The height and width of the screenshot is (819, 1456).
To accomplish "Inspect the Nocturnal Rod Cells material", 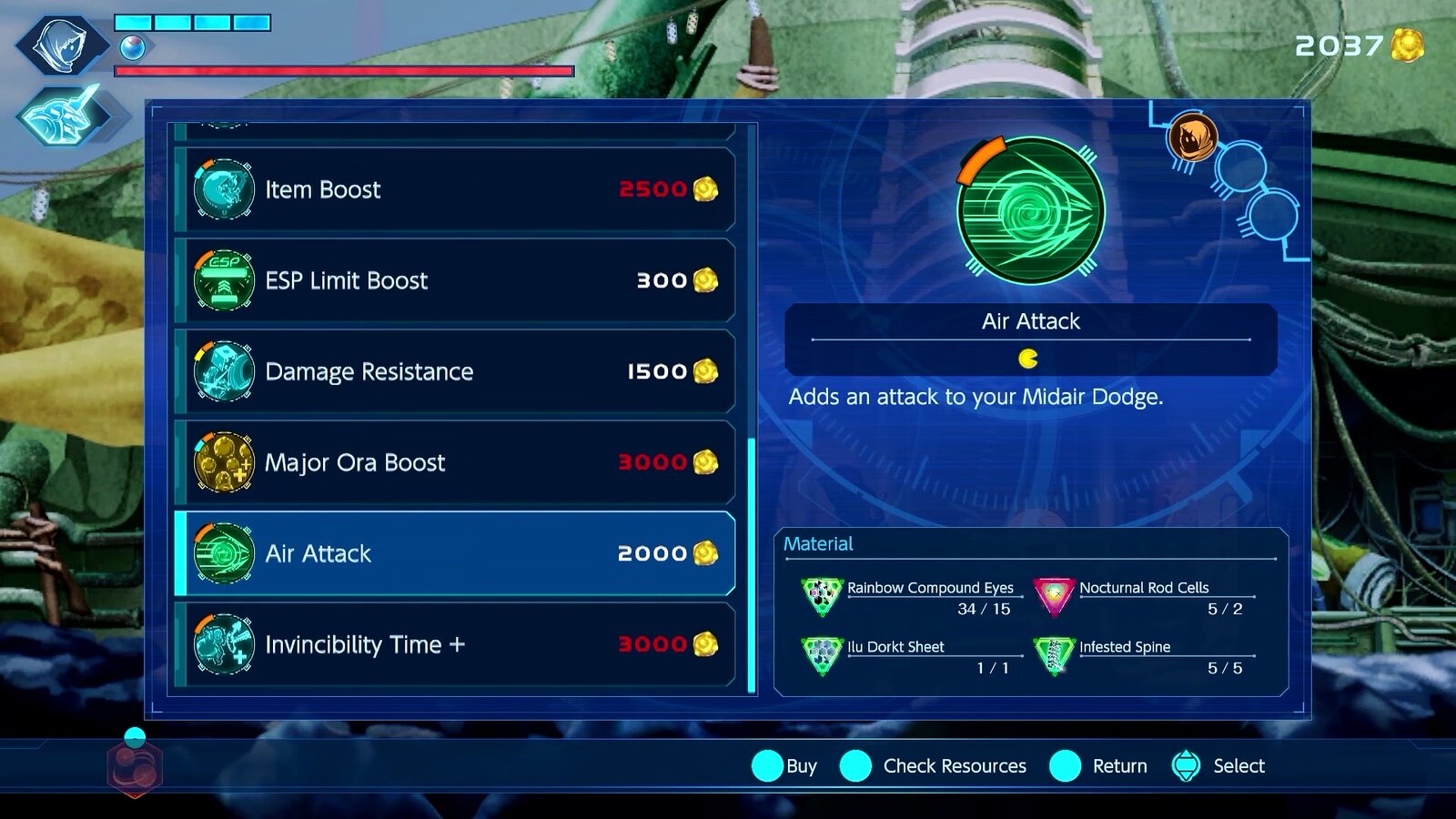I will tap(1143, 597).
